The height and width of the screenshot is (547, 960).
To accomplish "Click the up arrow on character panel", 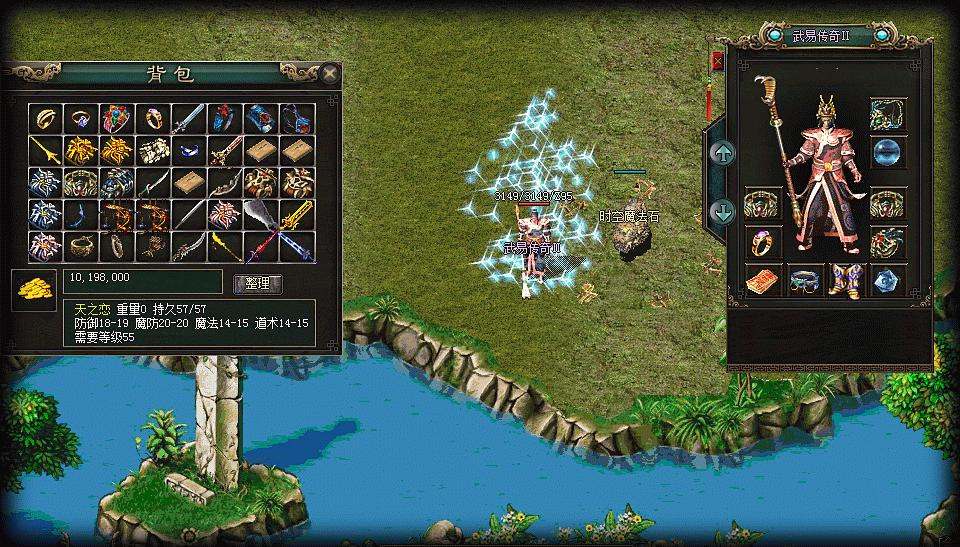I will [722, 153].
